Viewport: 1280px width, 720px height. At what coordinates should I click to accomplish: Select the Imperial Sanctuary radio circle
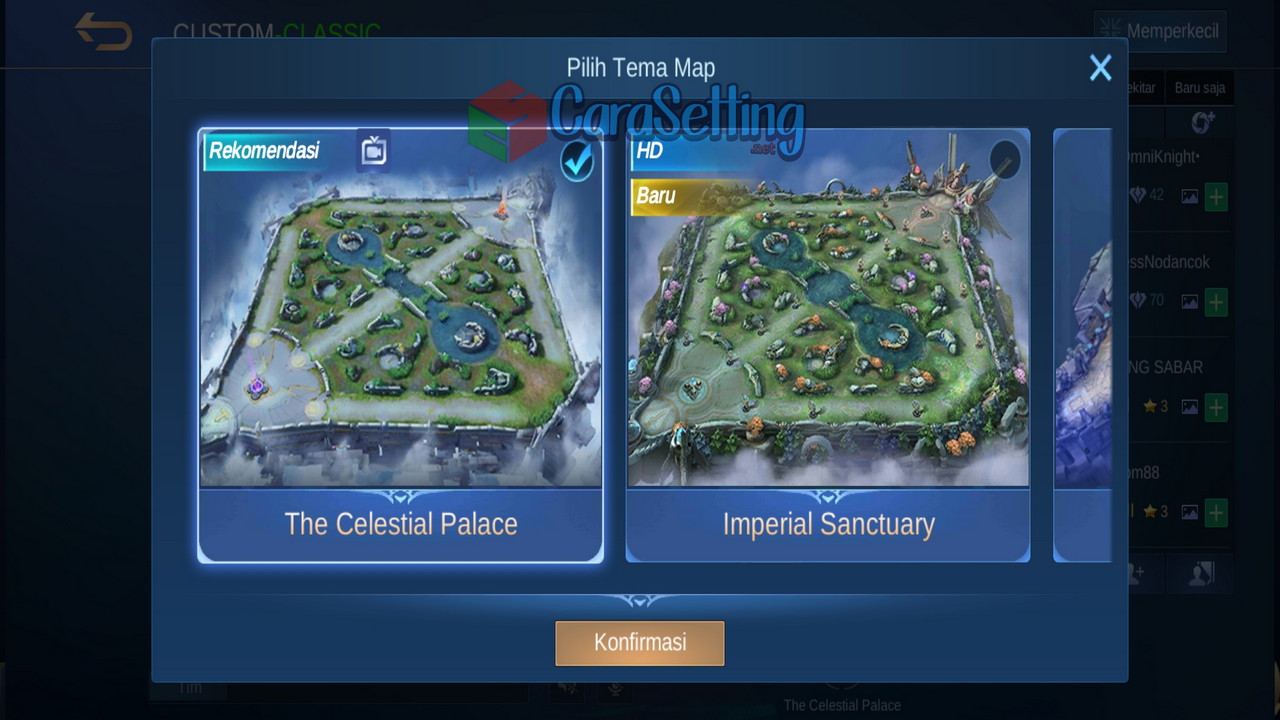1004,160
